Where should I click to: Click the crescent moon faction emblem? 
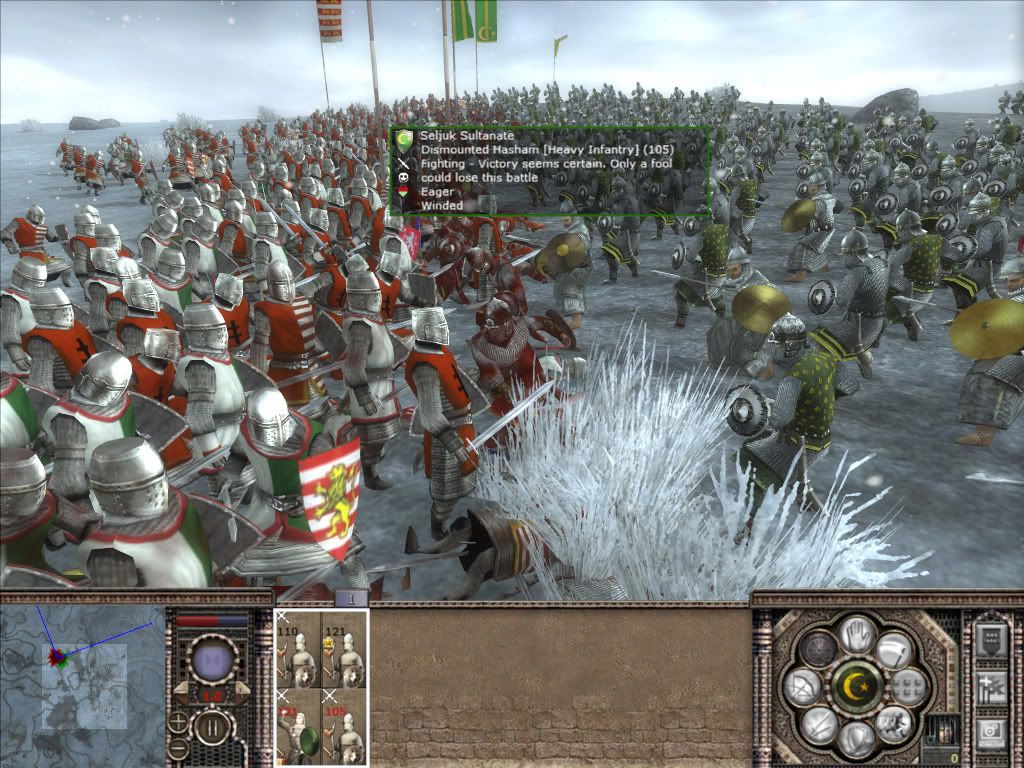(857, 687)
